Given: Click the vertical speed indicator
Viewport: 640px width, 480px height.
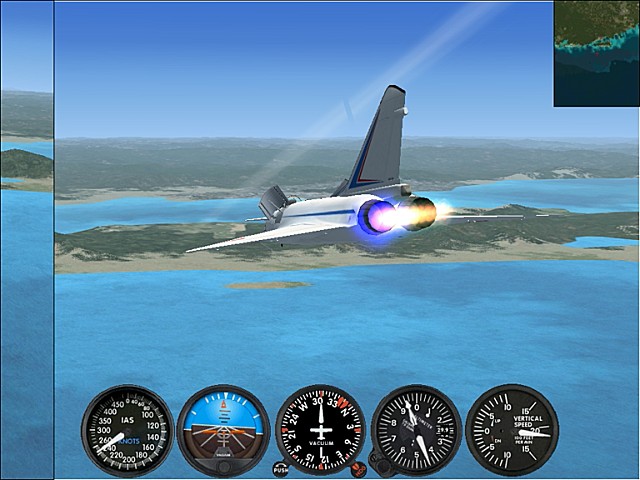Looking at the screenshot, I should pos(512,430).
